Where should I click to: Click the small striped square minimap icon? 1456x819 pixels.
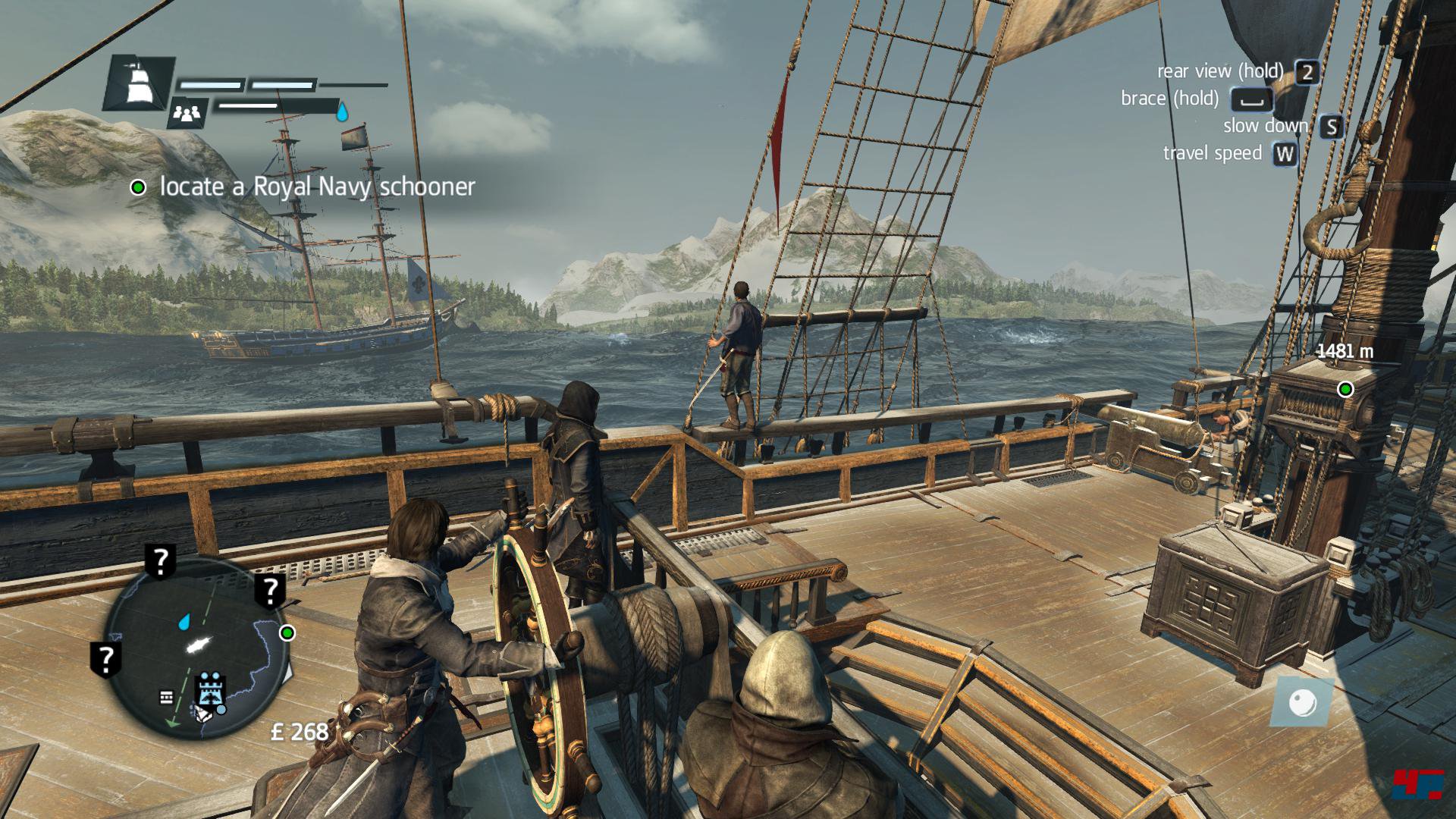167,697
